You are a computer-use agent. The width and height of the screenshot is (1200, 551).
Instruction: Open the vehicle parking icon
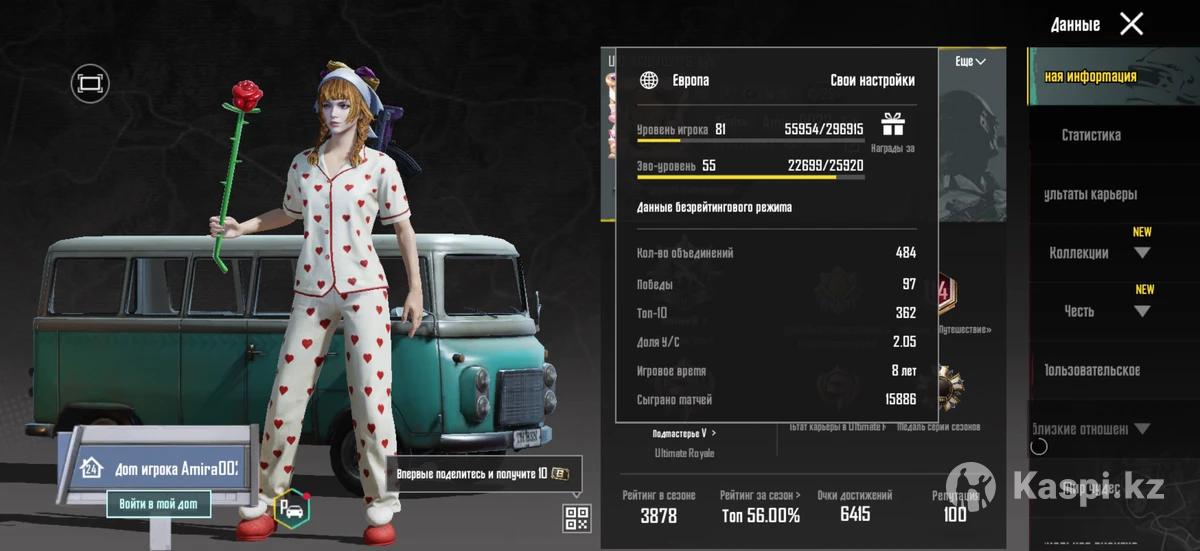click(x=292, y=509)
